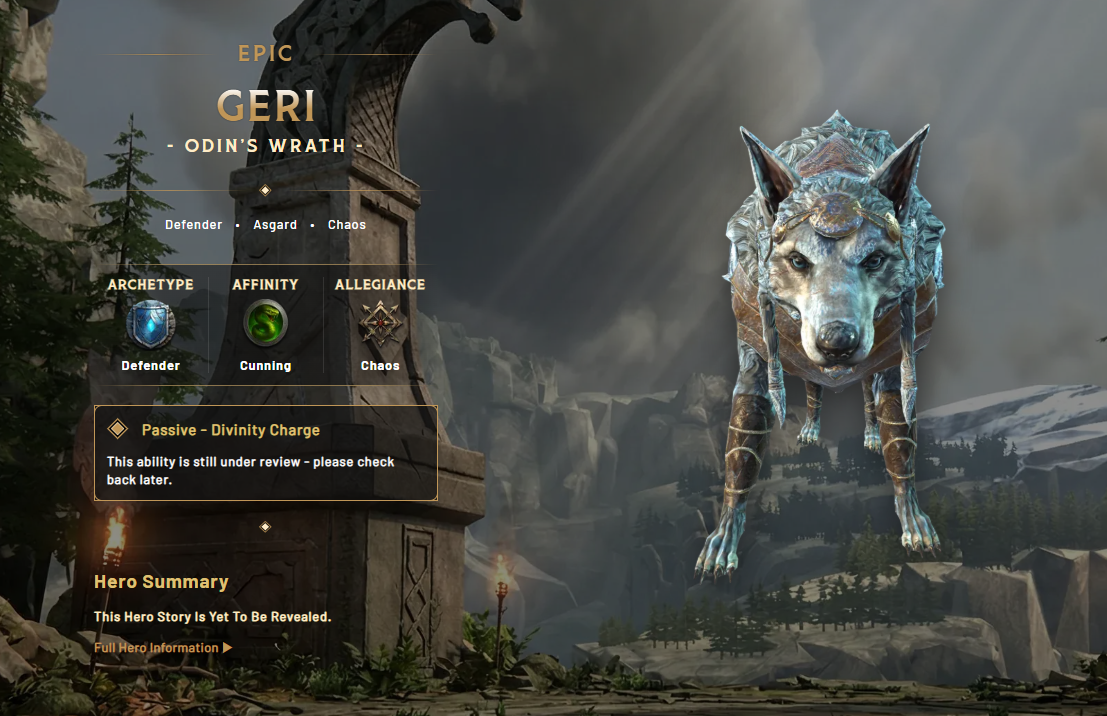
Task: Show the Passive Divinity Charge ability panel
Action: point(266,452)
